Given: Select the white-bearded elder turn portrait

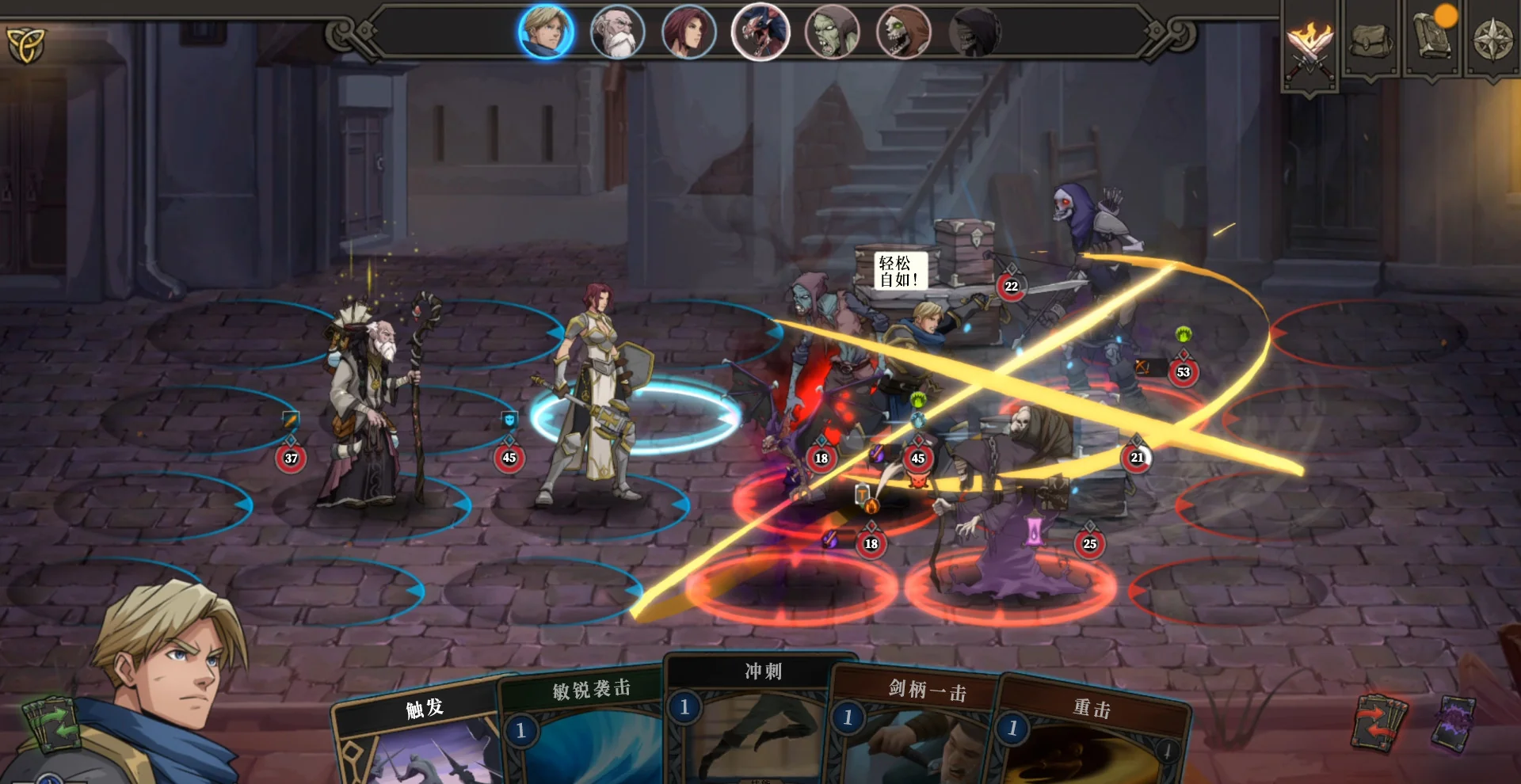Looking at the screenshot, I should 617,32.
